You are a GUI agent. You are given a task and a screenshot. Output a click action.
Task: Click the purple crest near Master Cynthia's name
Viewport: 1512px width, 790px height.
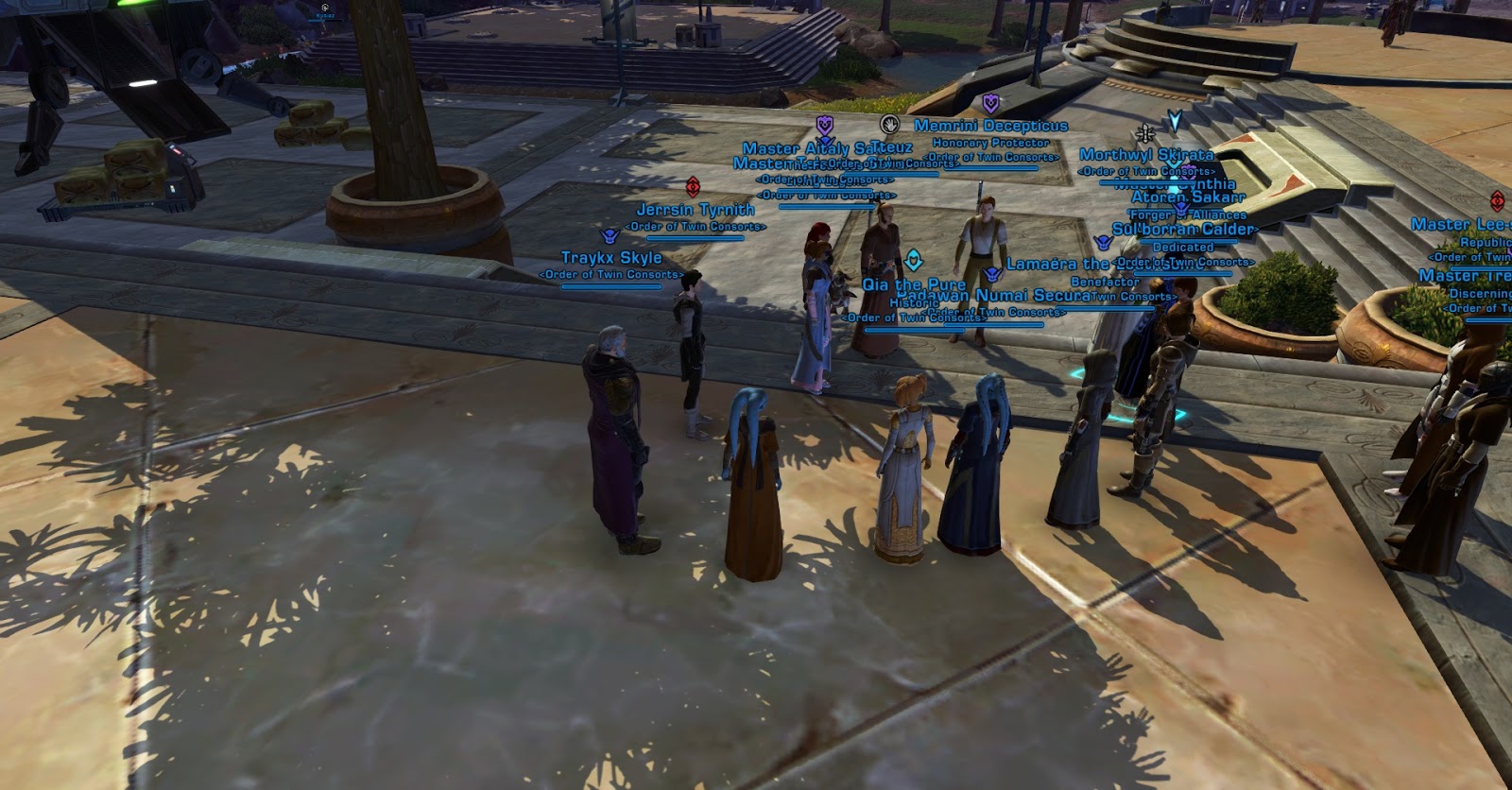(1189, 171)
